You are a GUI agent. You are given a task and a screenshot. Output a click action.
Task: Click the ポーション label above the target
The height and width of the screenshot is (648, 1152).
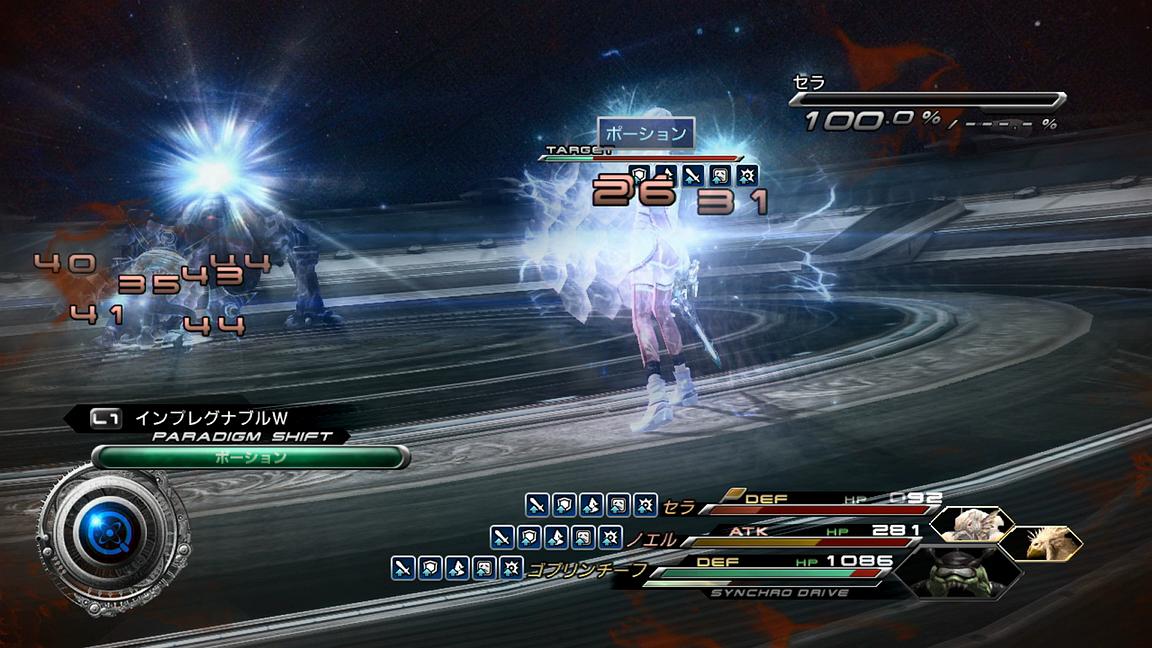[646, 133]
